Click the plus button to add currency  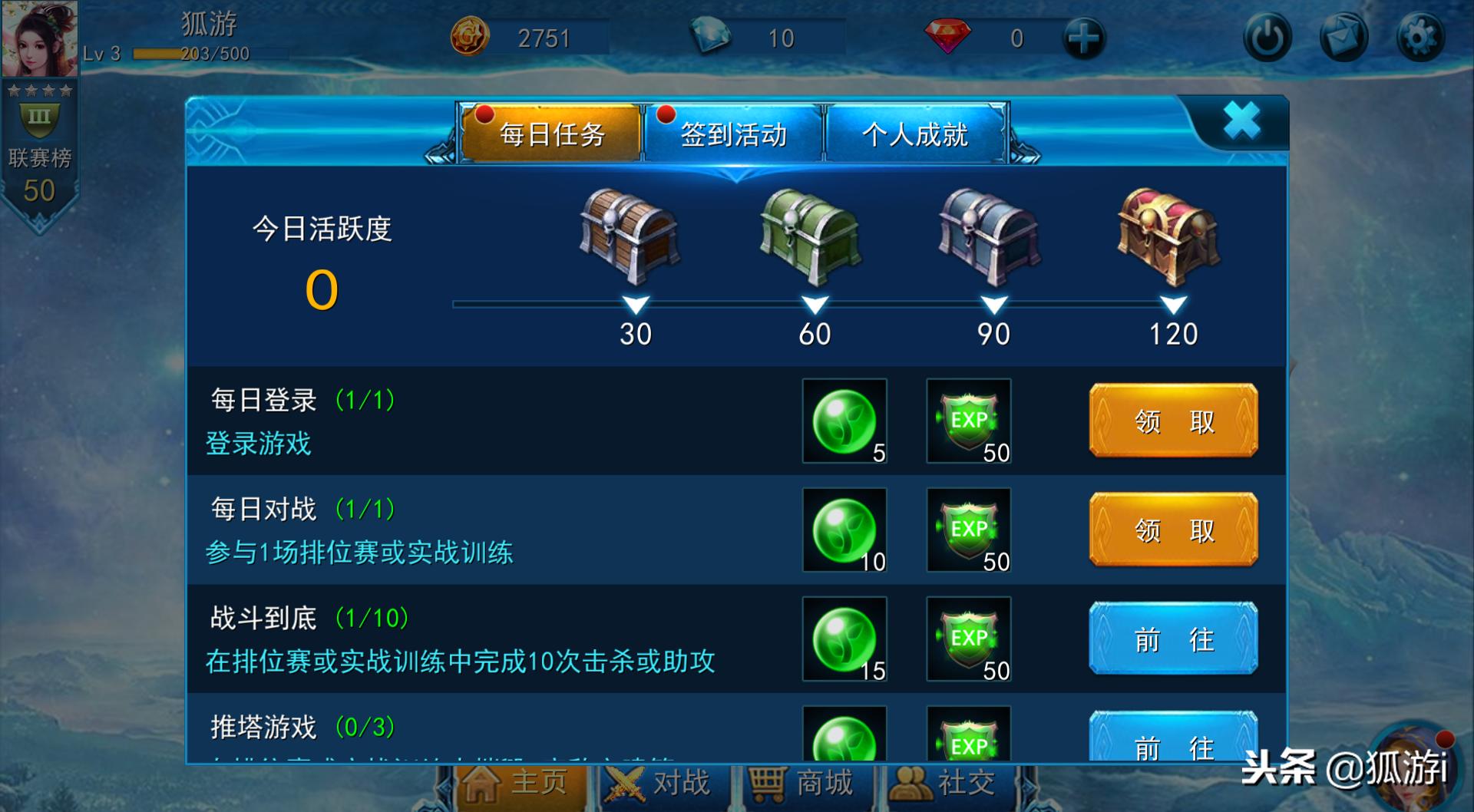tap(1082, 36)
